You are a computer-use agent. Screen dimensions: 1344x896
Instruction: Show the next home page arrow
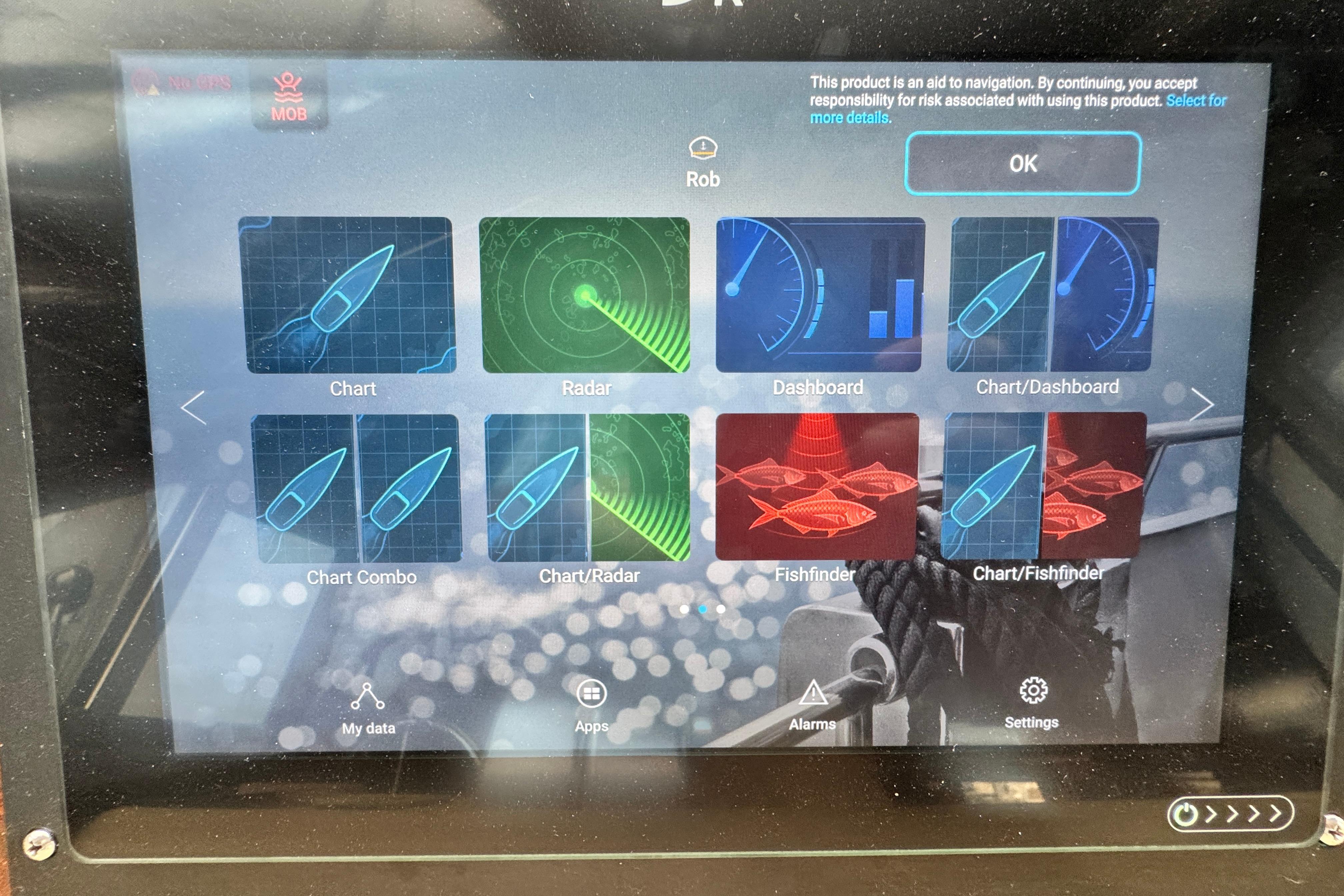pyautogui.click(x=1201, y=405)
